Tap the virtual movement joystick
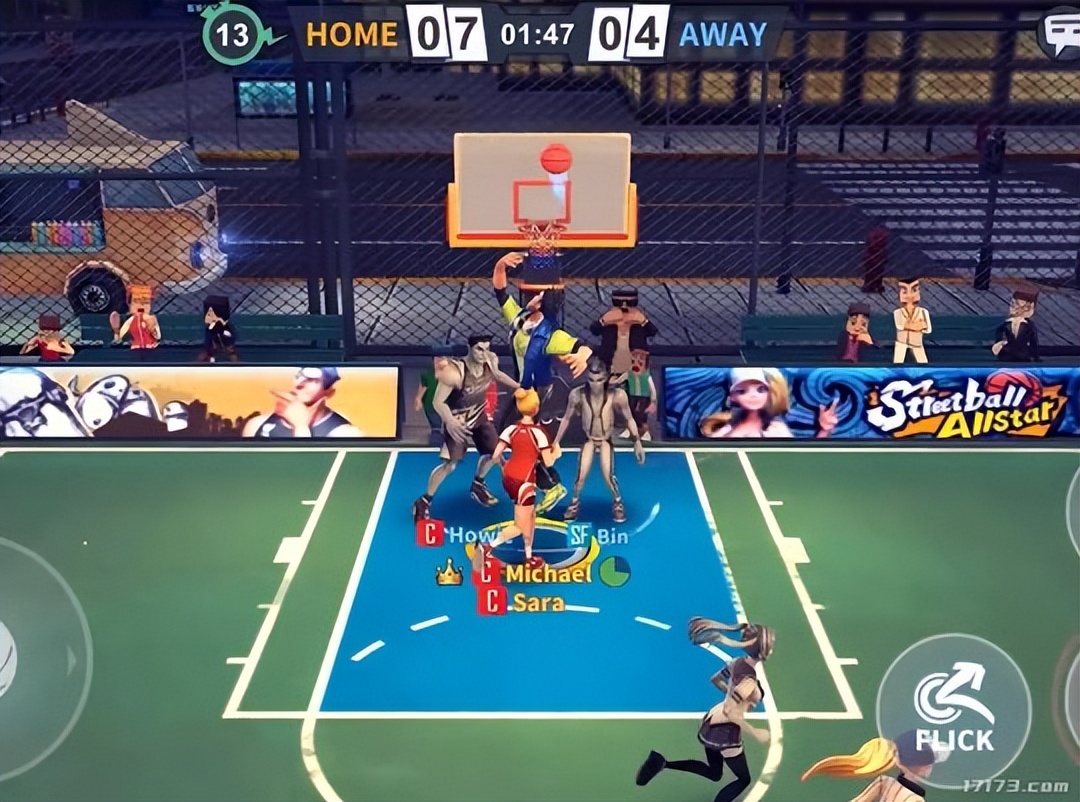The image size is (1080, 802). click(x=30, y=660)
